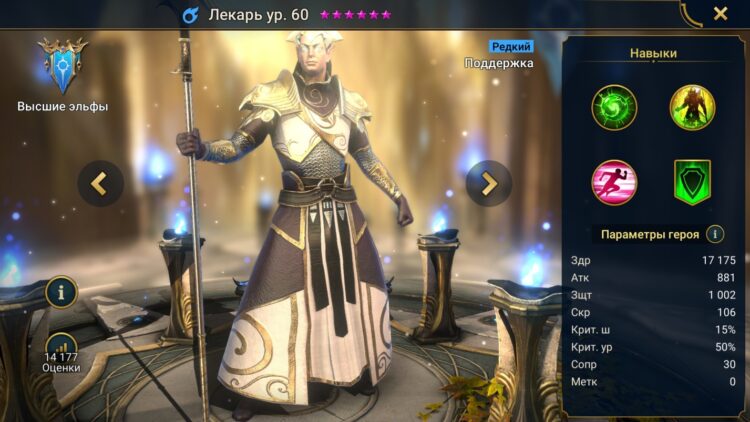Open the Оценки ratings button

click(x=62, y=352)
